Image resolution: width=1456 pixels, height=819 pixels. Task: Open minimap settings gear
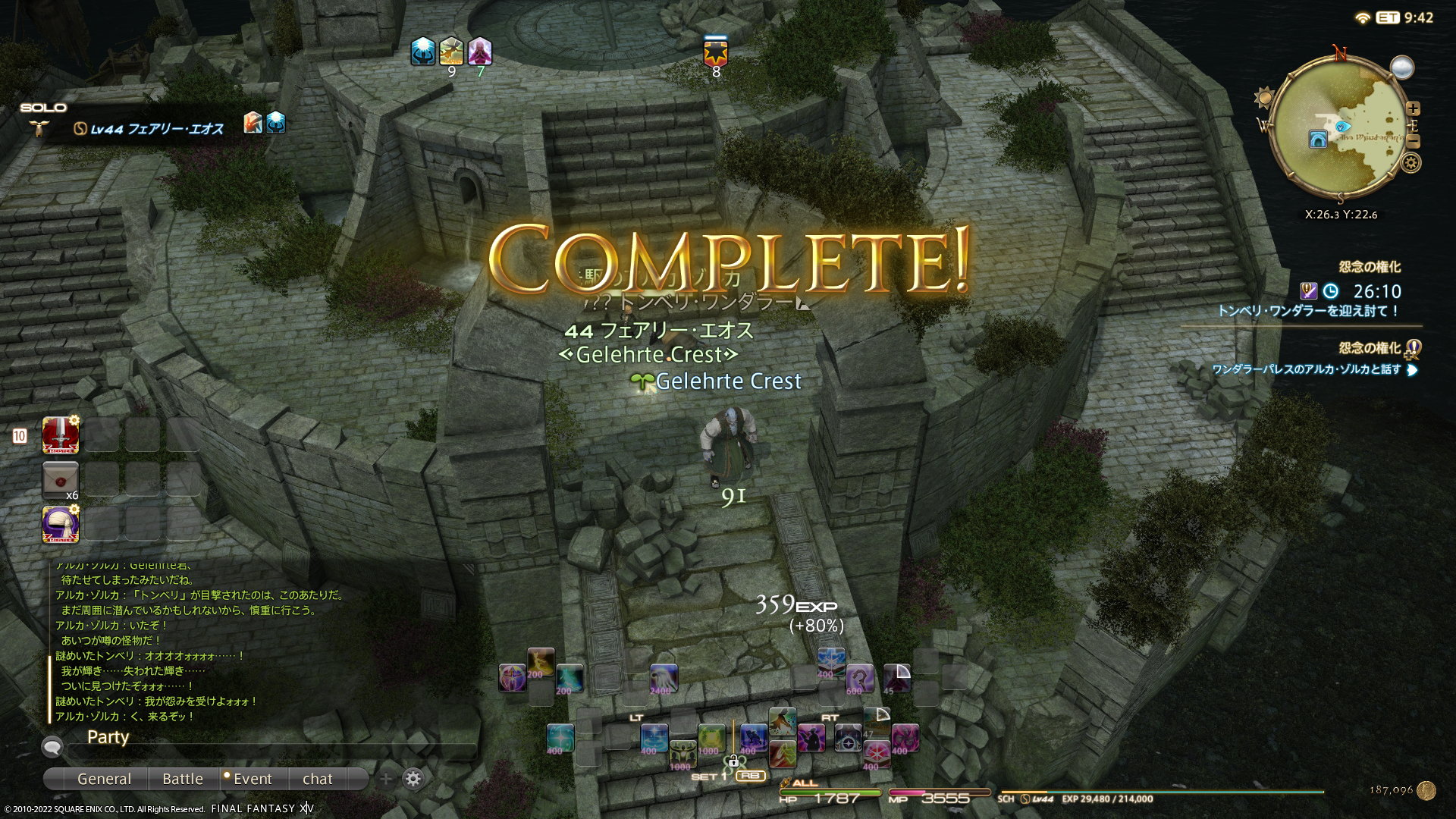tap(1410, 163)
